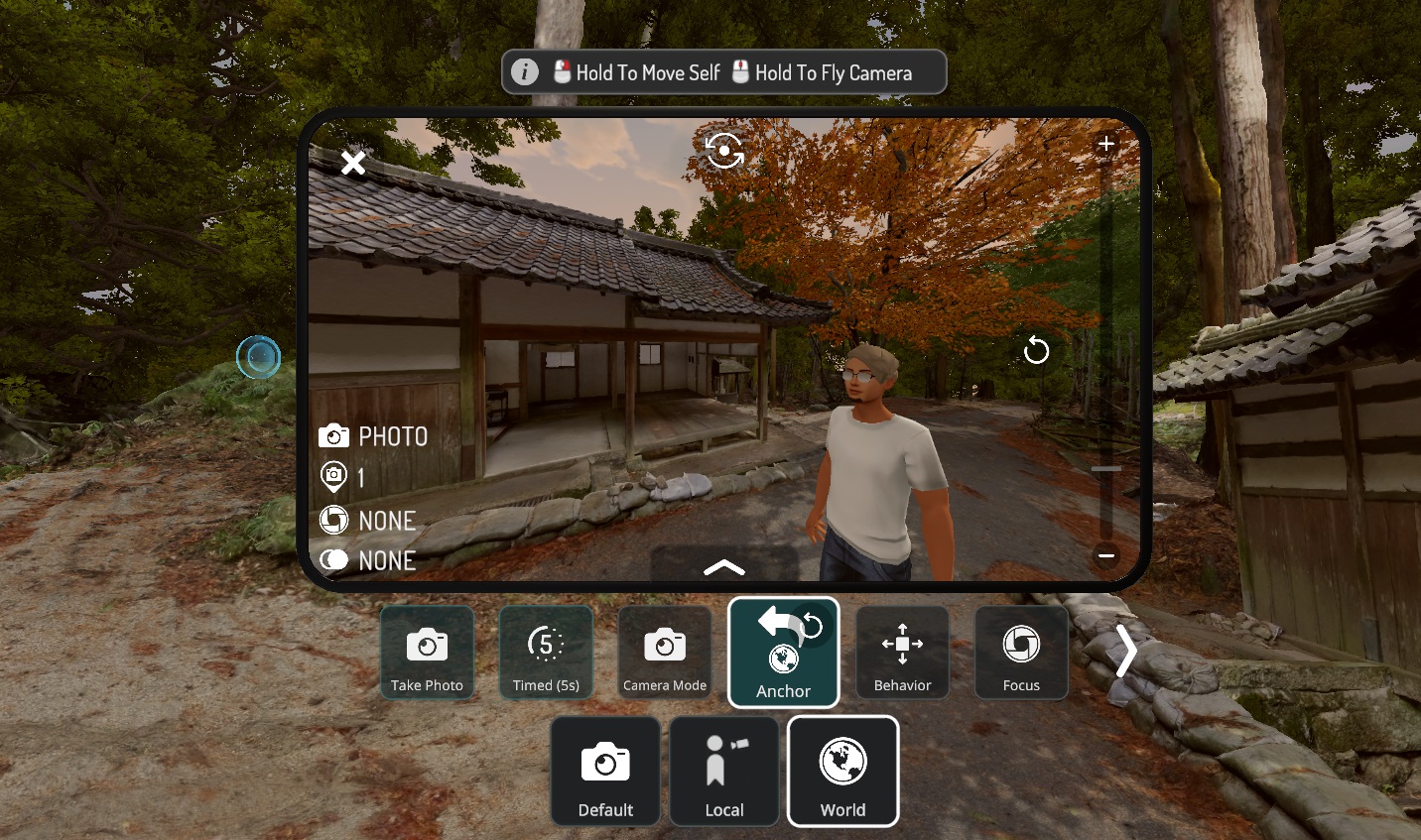Expand the viewfinder's up-arrow panel
This screenshot has width=1421, height=840.
click(724, 566)
